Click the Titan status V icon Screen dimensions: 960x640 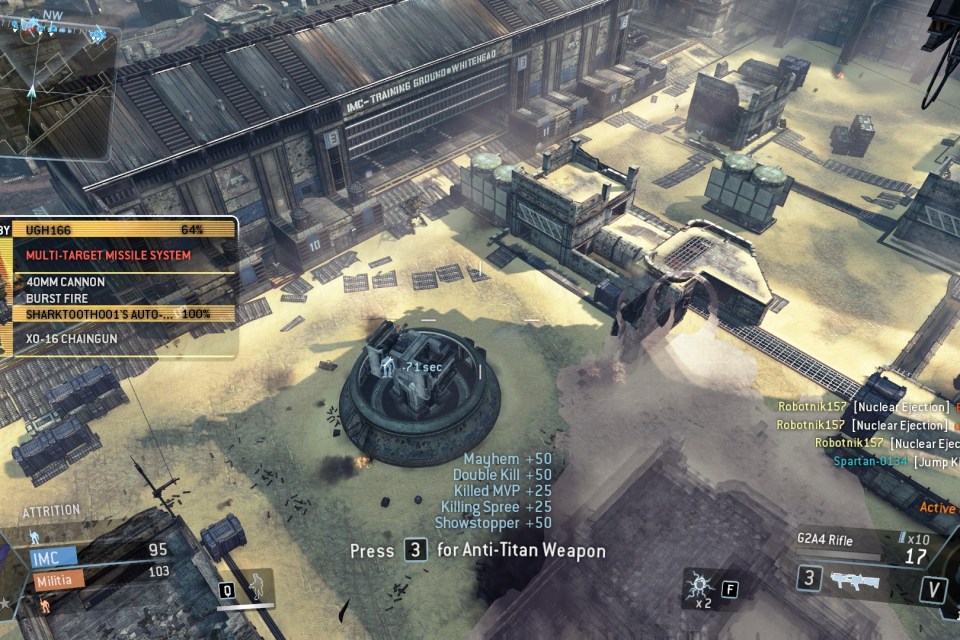pyautogui.click(x=932, y=589)
